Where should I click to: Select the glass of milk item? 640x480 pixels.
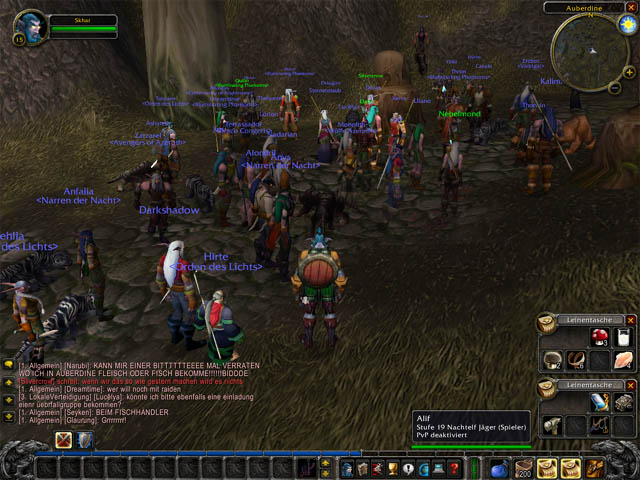coord(620,336)
